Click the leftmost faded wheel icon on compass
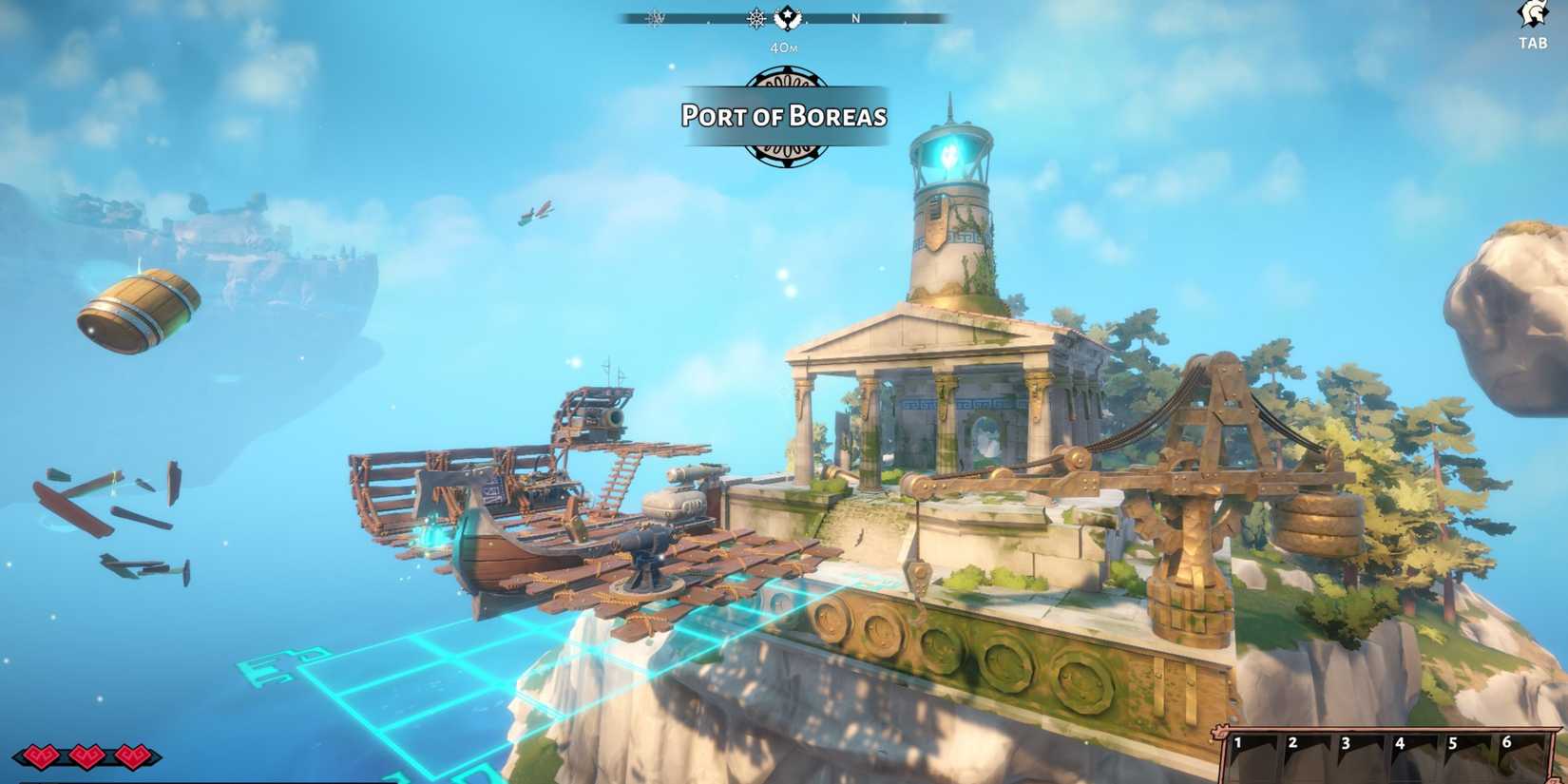The image size is (1568, 784). [x=654, y=18]
